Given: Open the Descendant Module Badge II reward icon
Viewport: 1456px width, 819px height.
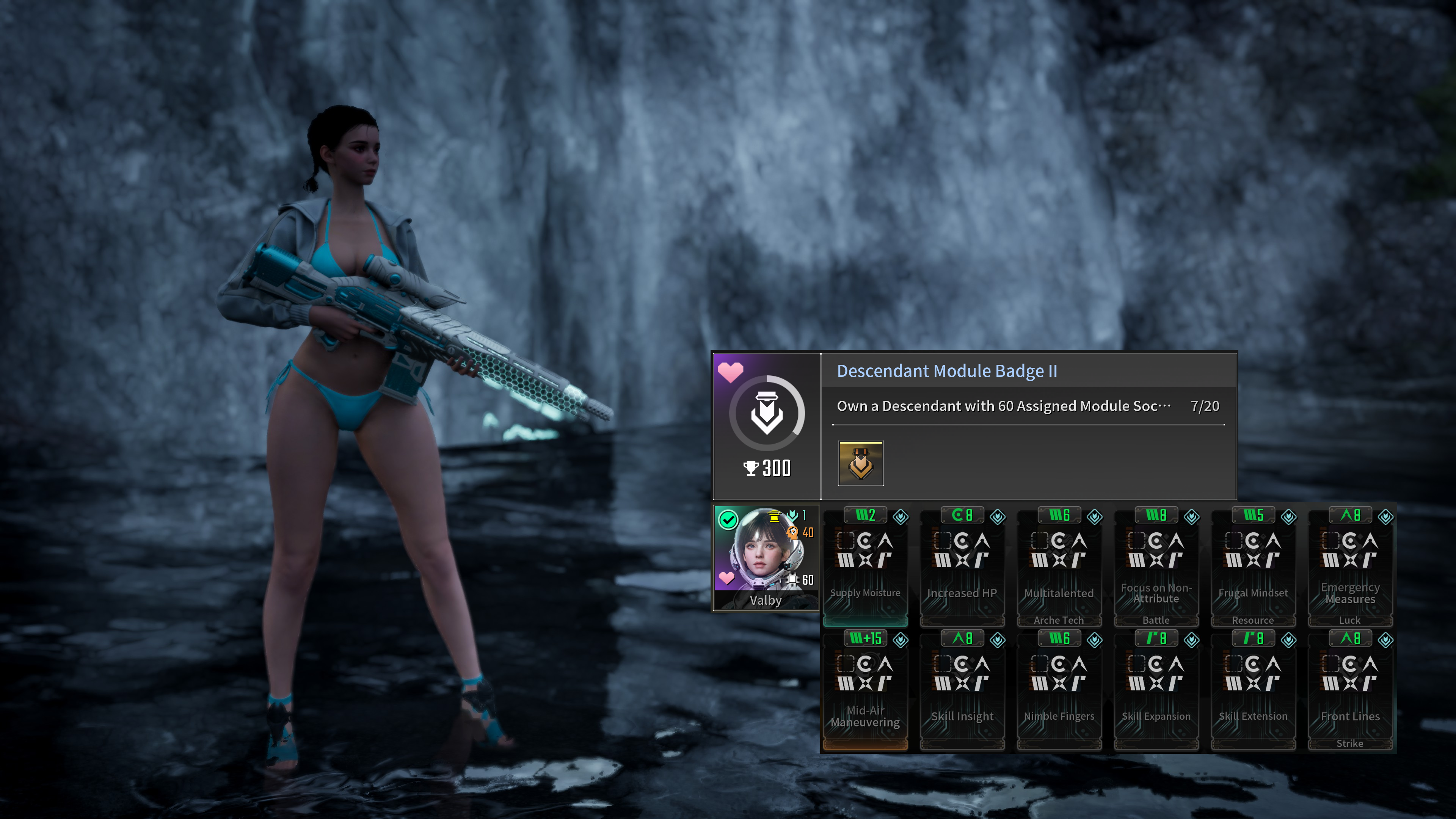Looking at the screenshot, I should coord(860,463).
